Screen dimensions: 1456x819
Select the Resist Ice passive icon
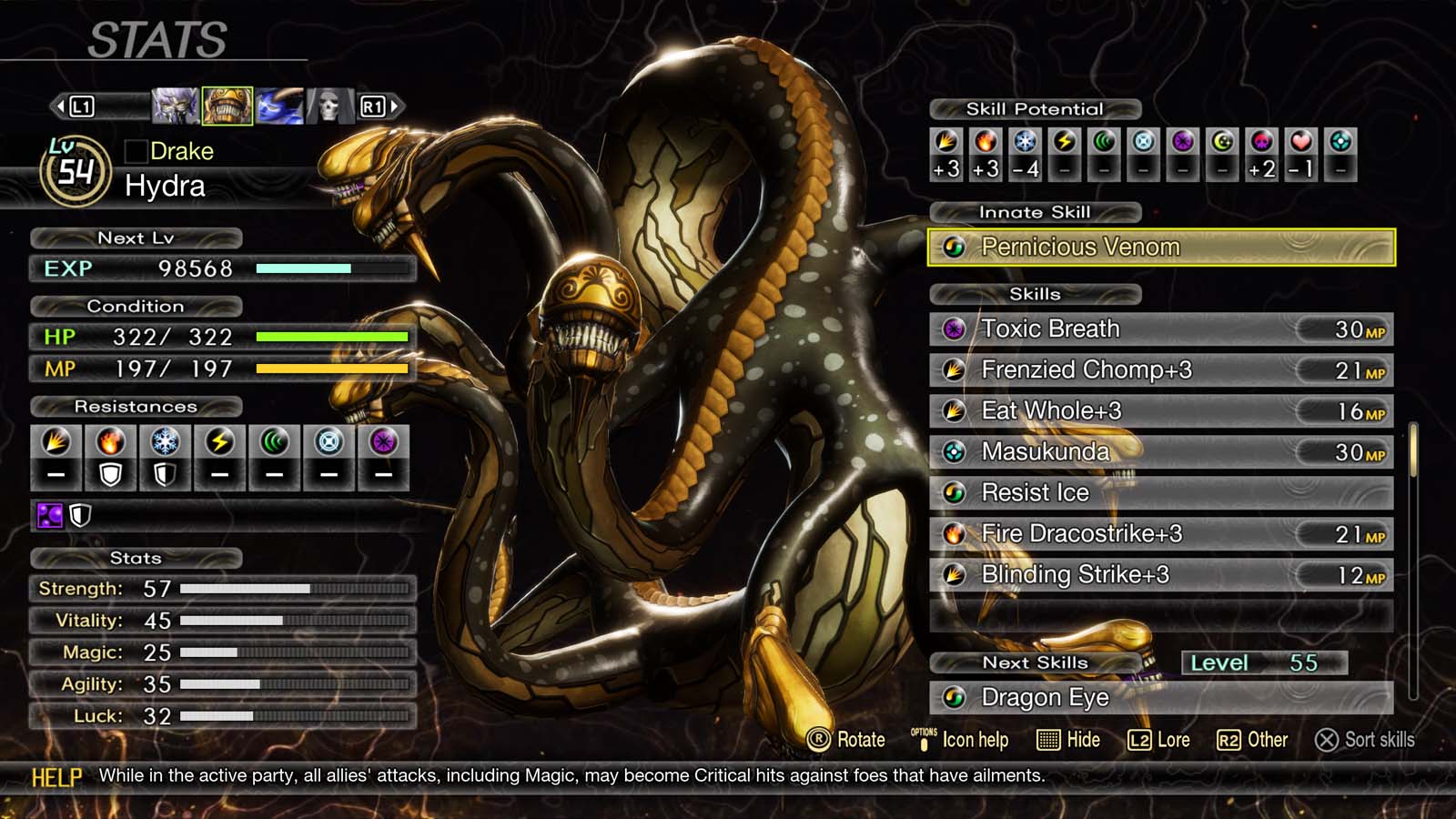click(953, 492)
